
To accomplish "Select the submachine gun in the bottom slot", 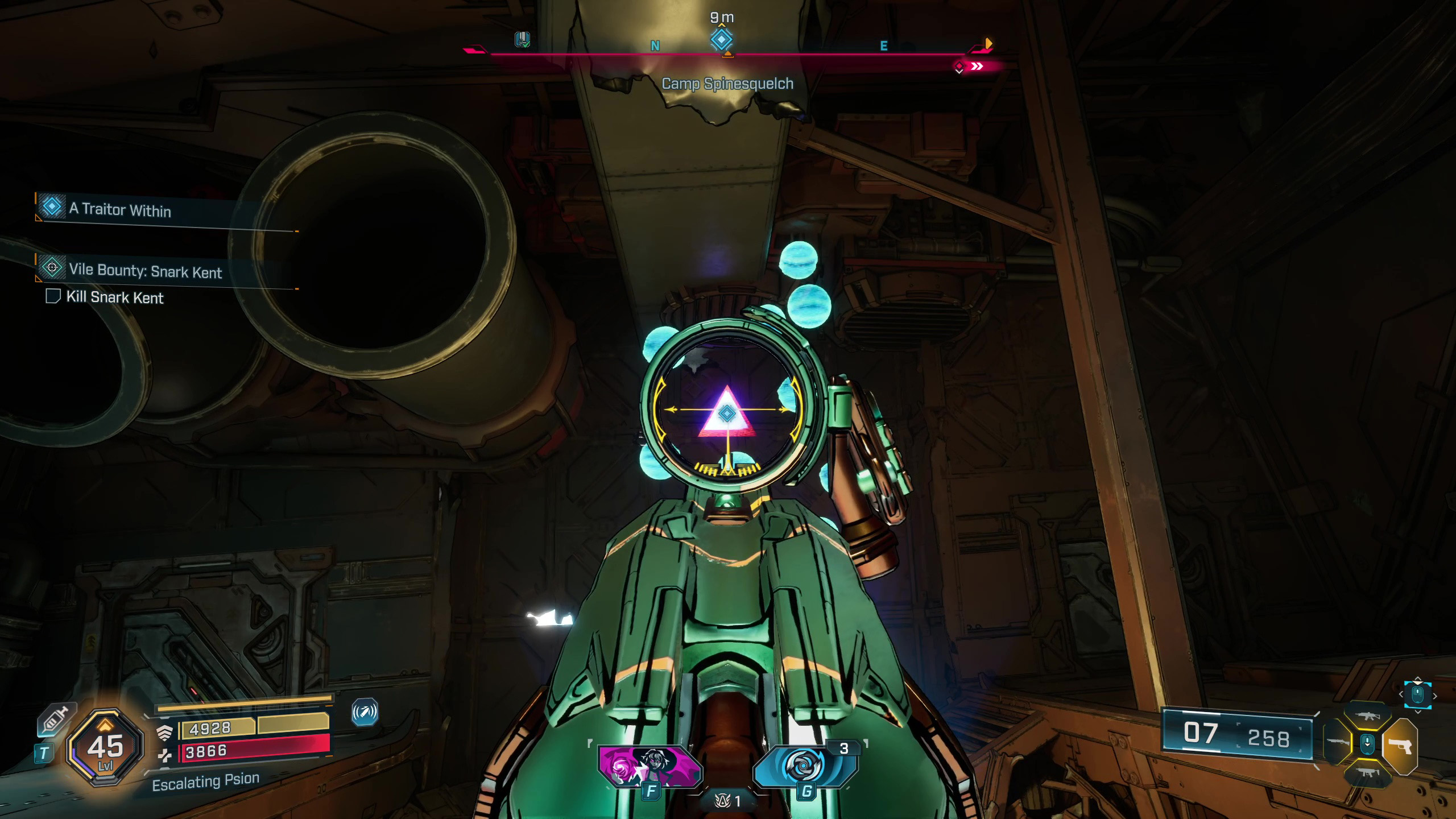I will (x=1367, y=772).
